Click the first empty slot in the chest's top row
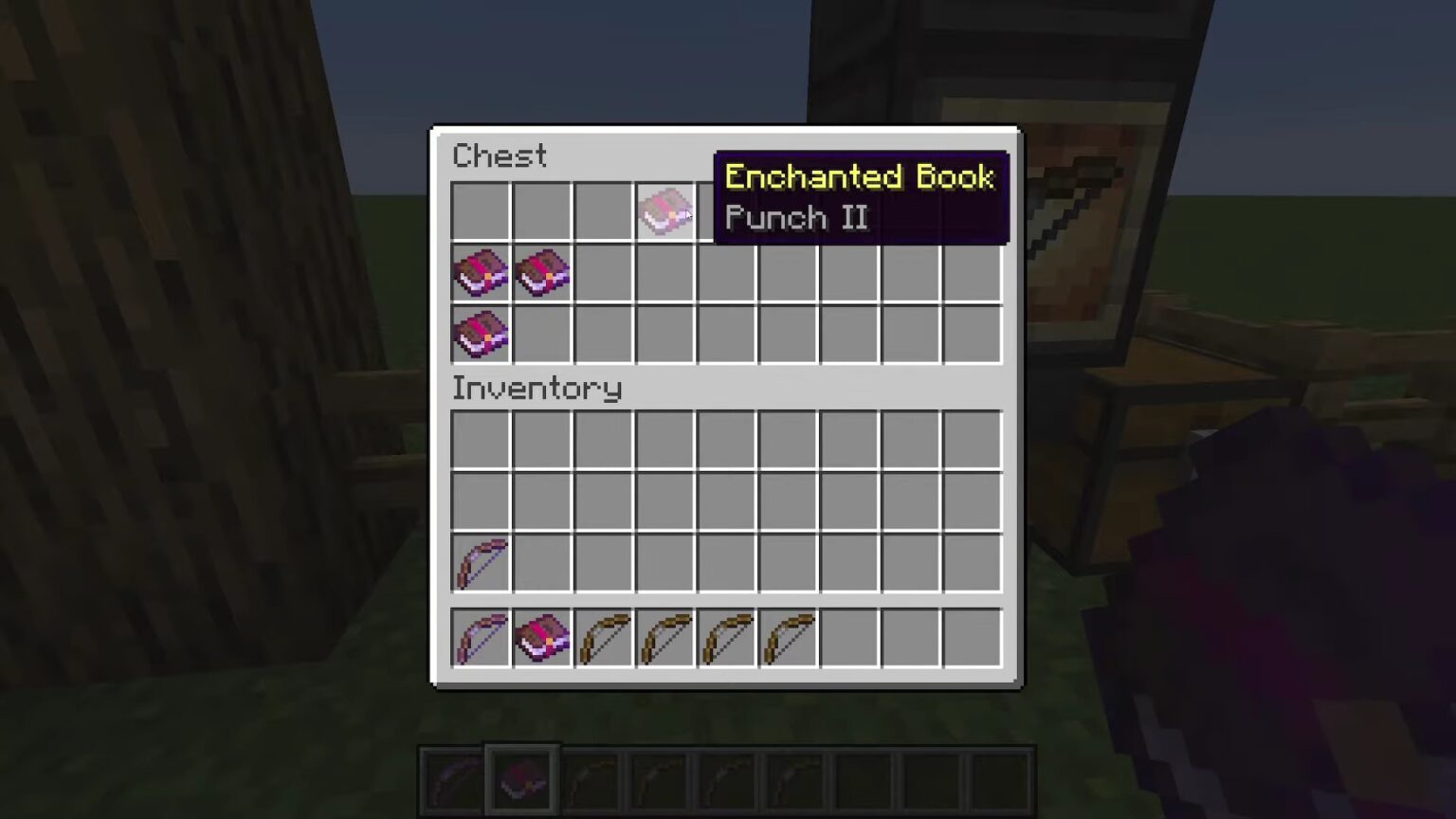This screenshot has height=819, width=1456. pyautogui.click(x=480, y=210)
